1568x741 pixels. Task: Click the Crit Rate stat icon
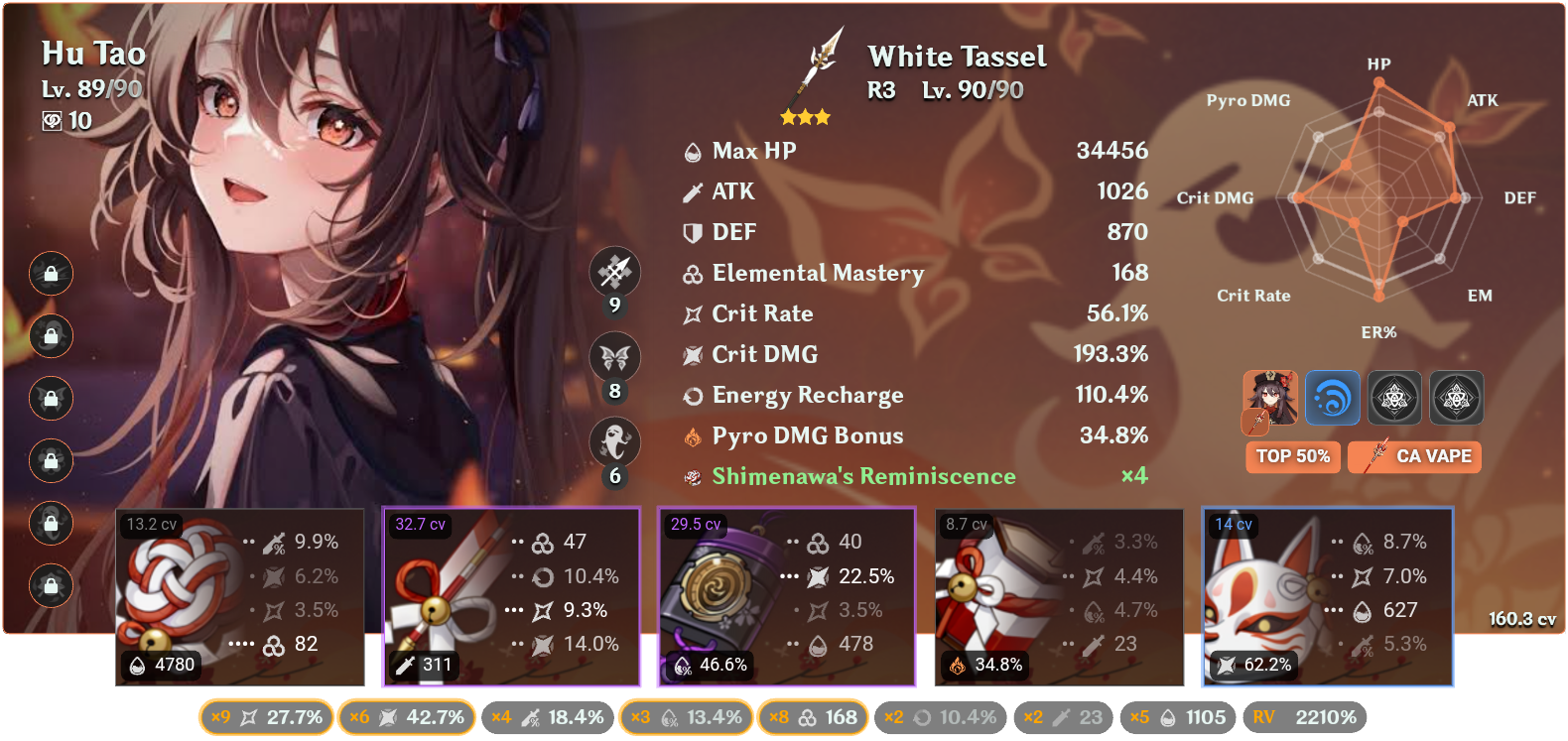[x=693, y=313]
